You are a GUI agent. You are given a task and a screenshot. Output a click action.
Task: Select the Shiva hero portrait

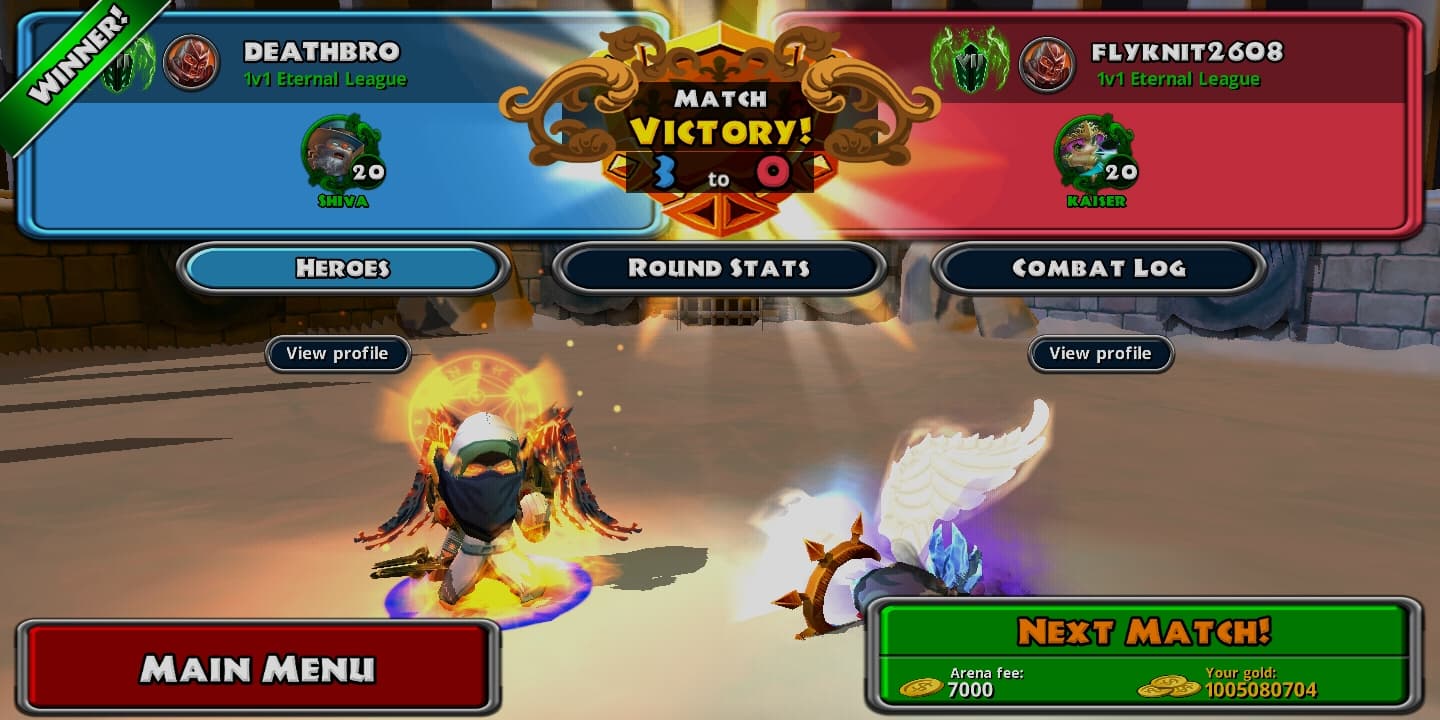[x=333, y=151]
